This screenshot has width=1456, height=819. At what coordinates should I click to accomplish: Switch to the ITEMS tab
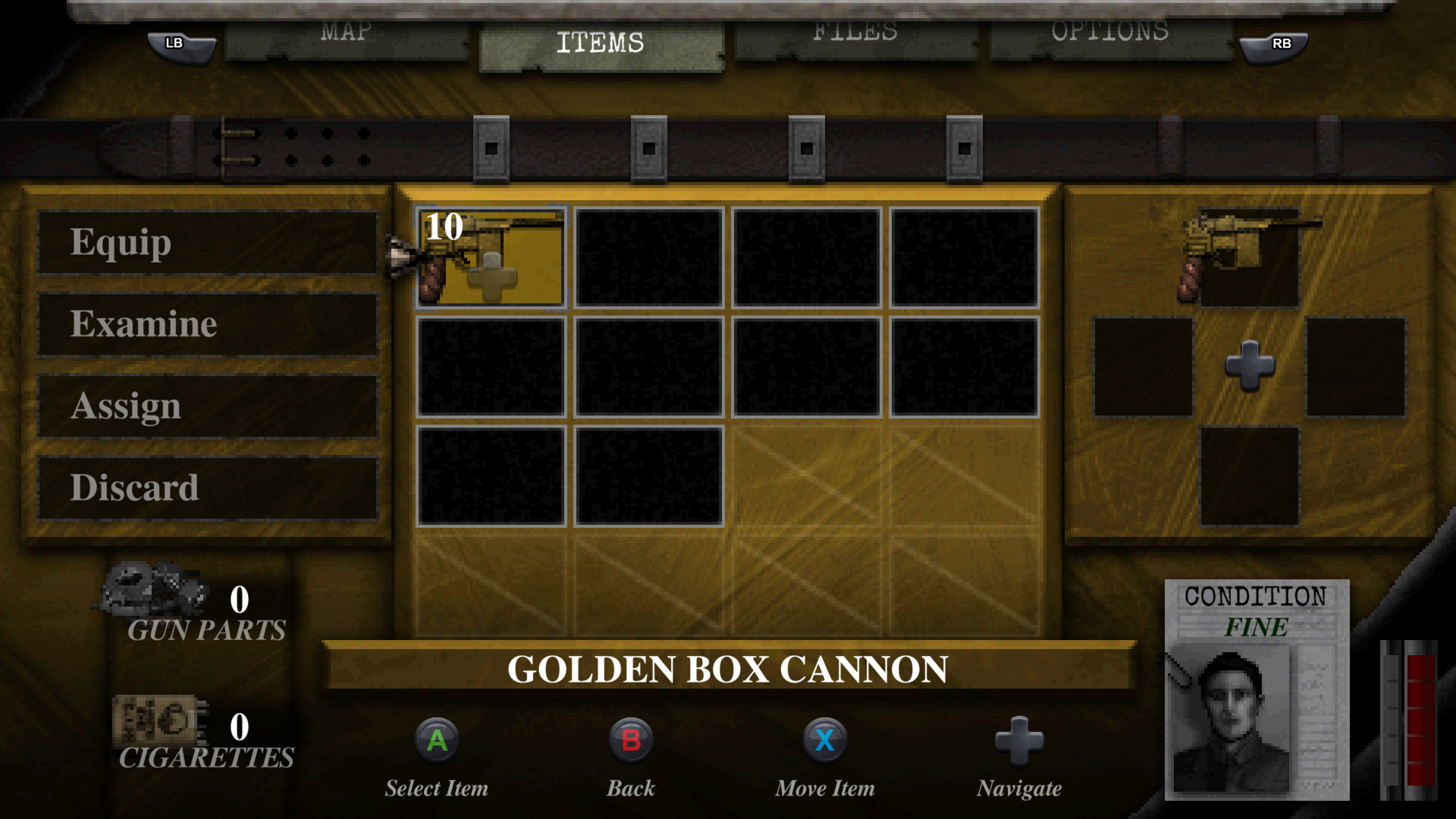602,42
